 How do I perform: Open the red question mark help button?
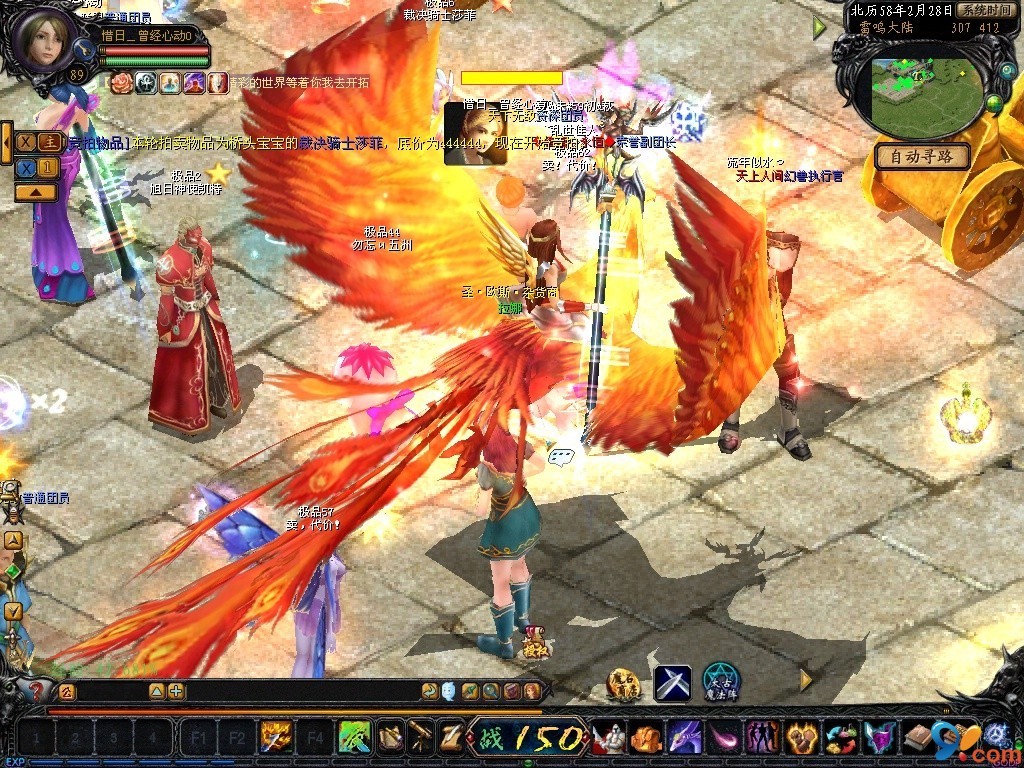pyautogui.click(x=36, y=690)
